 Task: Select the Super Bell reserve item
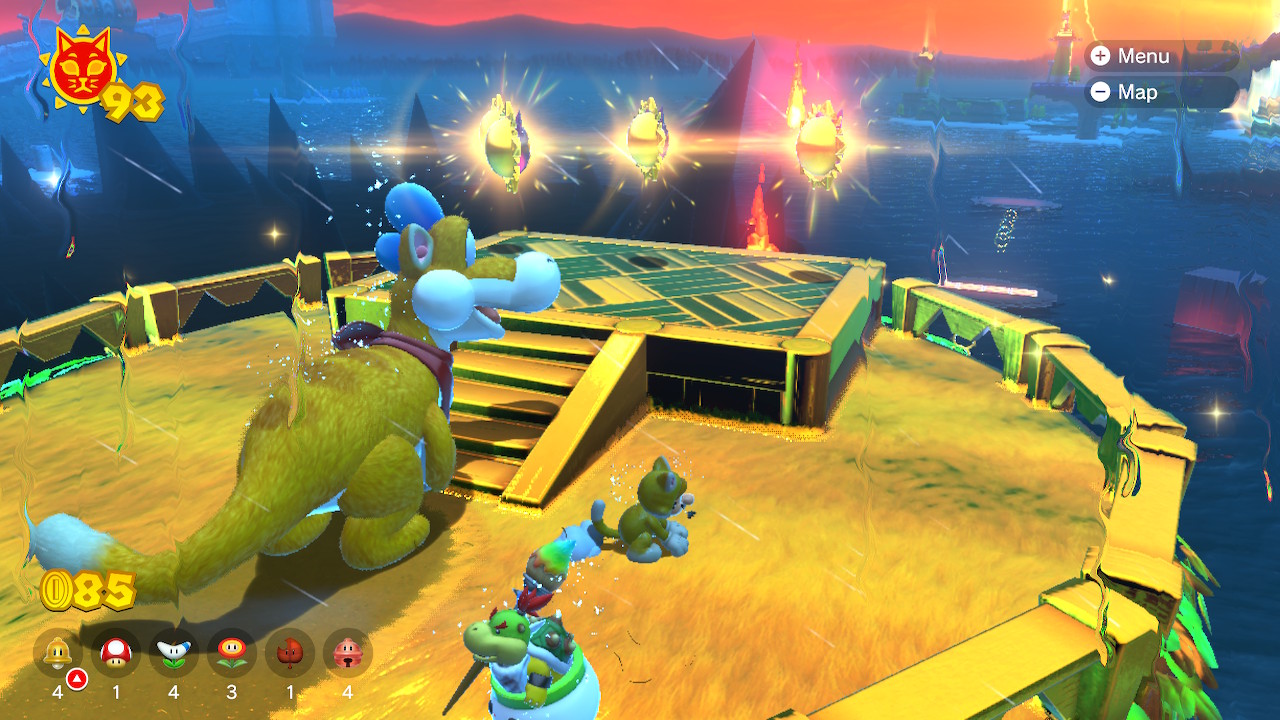[58, 653]
